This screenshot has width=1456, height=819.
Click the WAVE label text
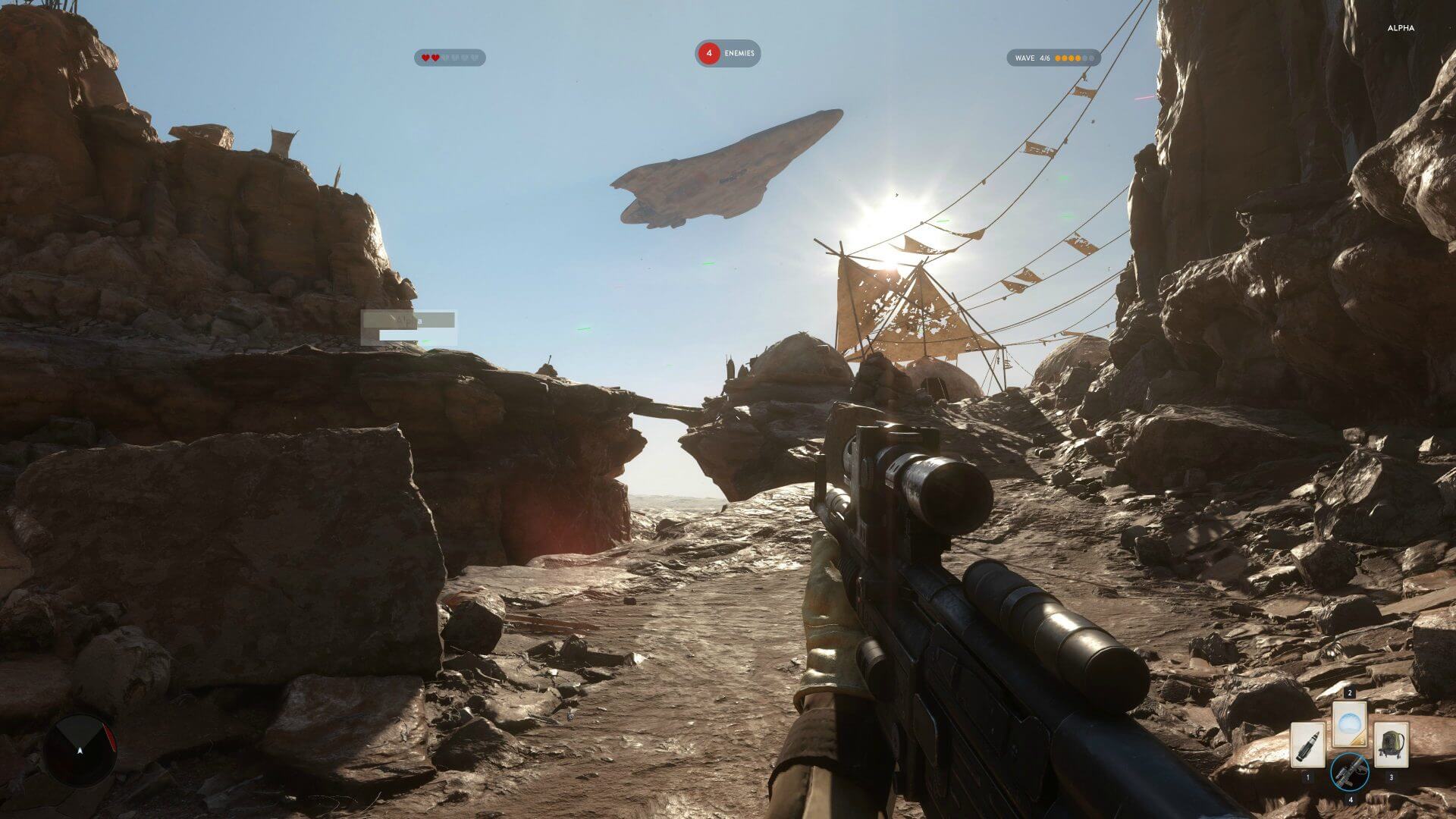pos(1025,57)
